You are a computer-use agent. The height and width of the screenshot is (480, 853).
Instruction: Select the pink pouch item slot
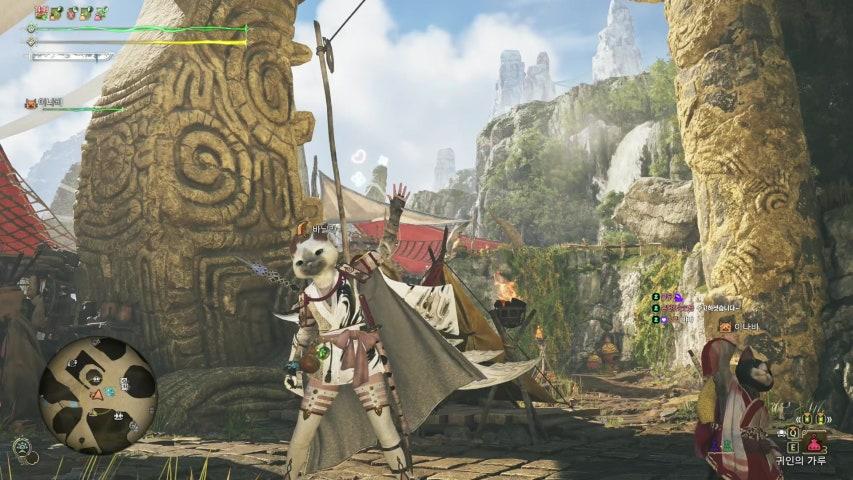pos(815,444)
